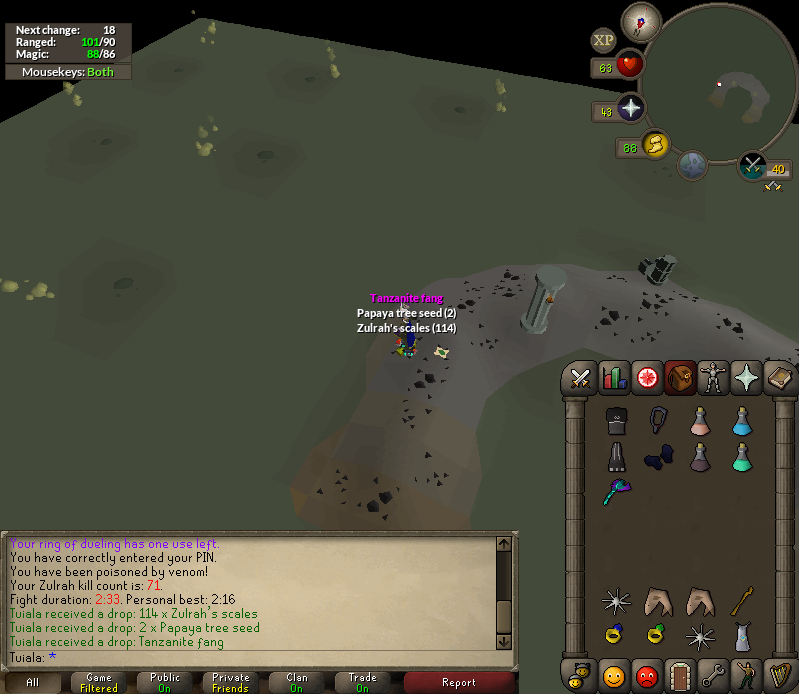This screenshot has width=799, height=694.
Task: Toggle run with the boot orb
Action: (656, 147)
